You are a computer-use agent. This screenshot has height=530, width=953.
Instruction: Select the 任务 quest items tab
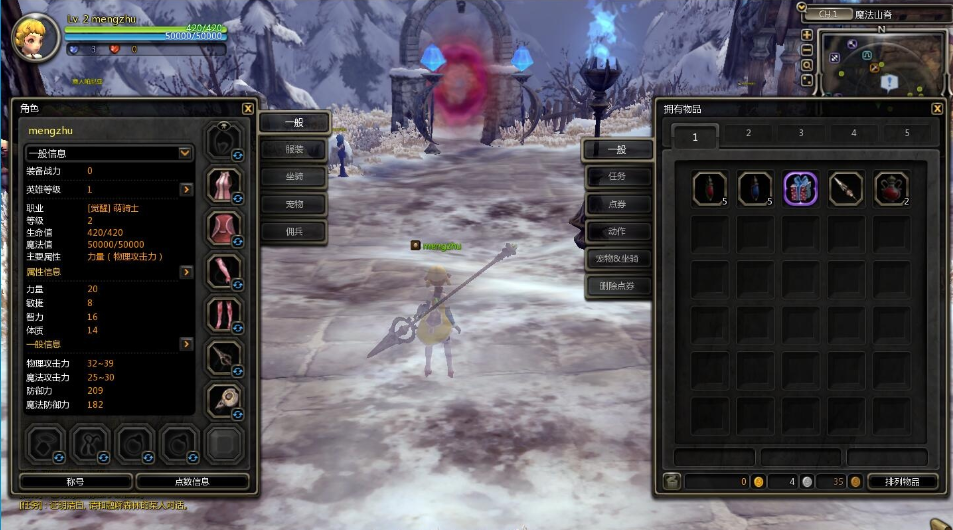point(617,177)
